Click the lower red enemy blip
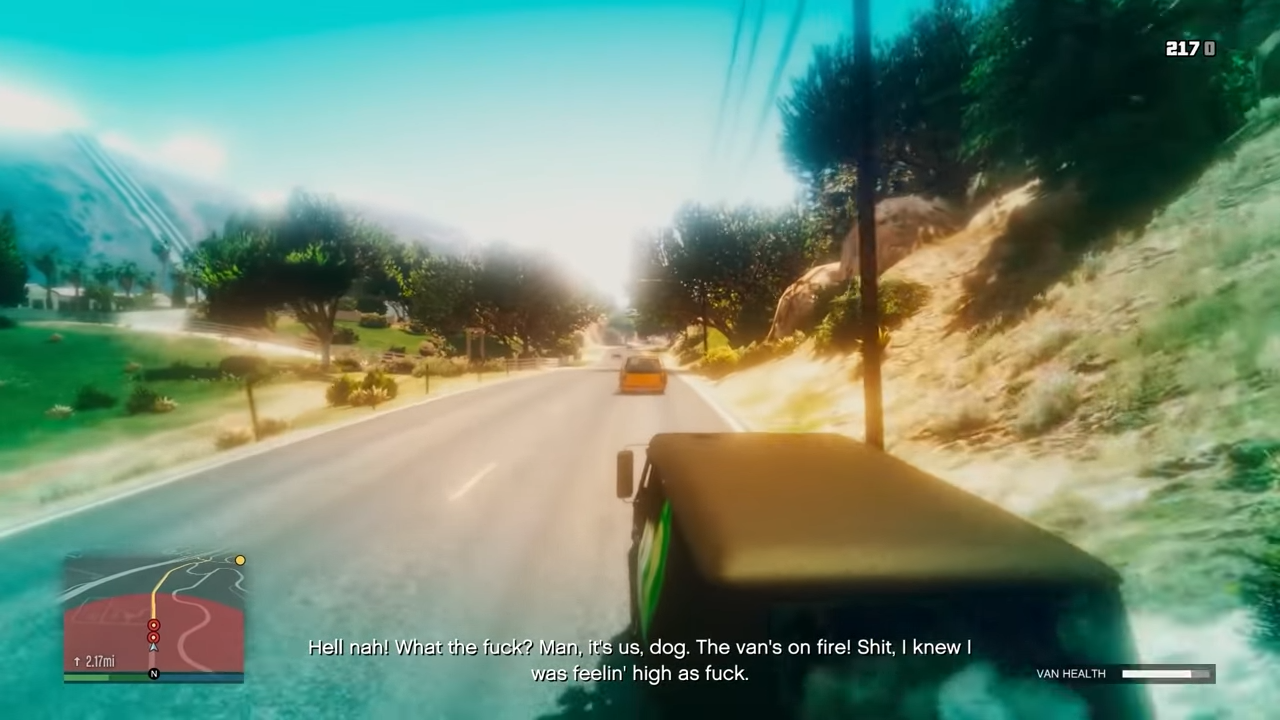Image resolution: width=1280 pixels, height=720 pixels. 154,636
